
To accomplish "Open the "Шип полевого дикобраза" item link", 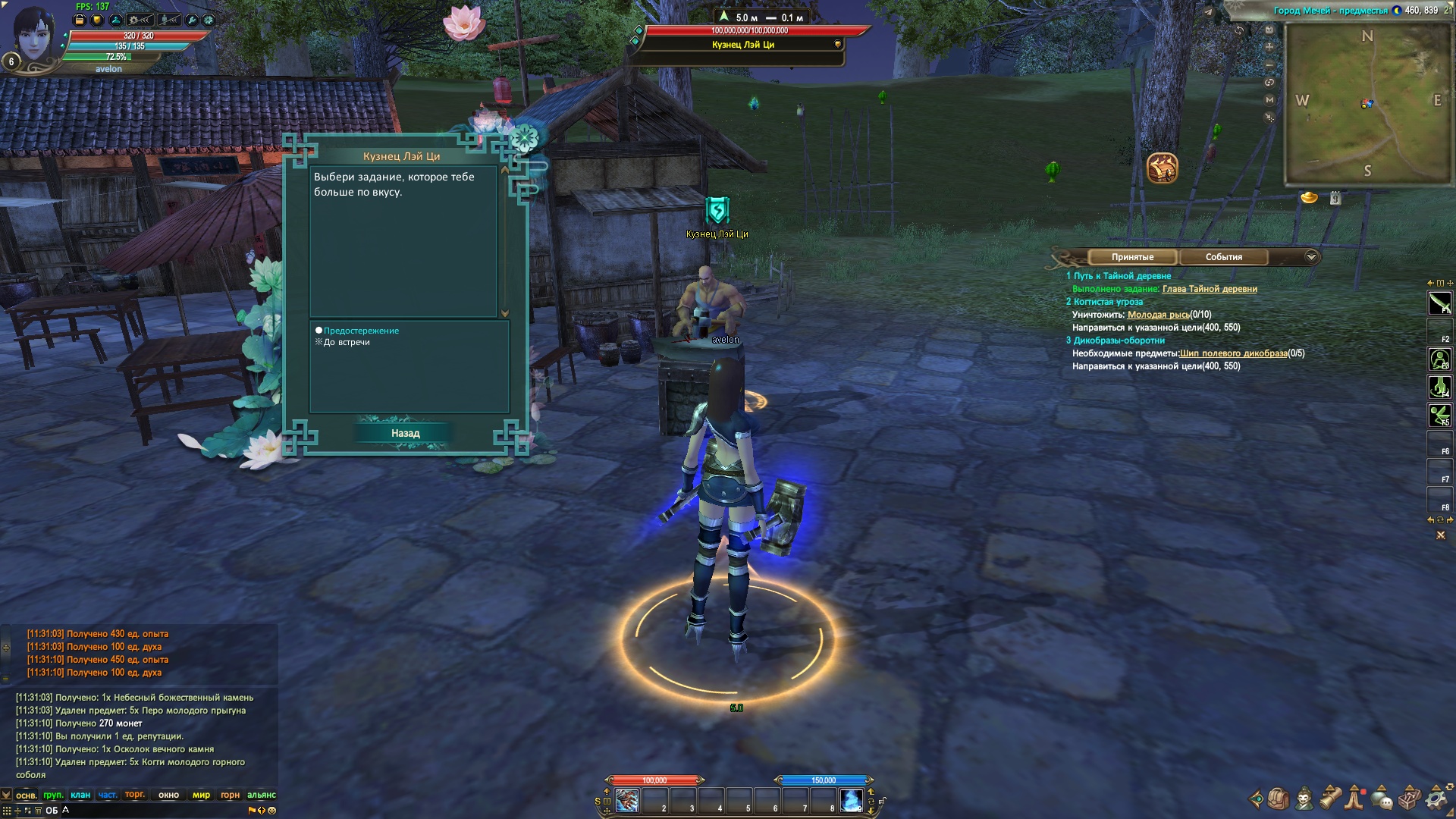I will click(1233, 353).
